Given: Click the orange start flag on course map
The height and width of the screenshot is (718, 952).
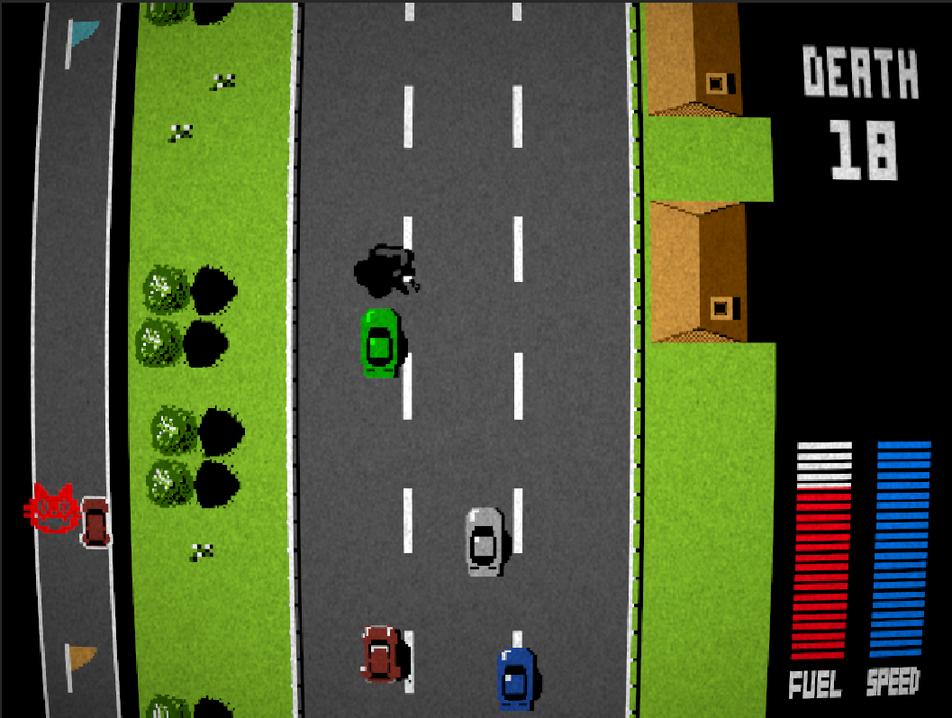Looking at the screenshot, I should (81, 659).
